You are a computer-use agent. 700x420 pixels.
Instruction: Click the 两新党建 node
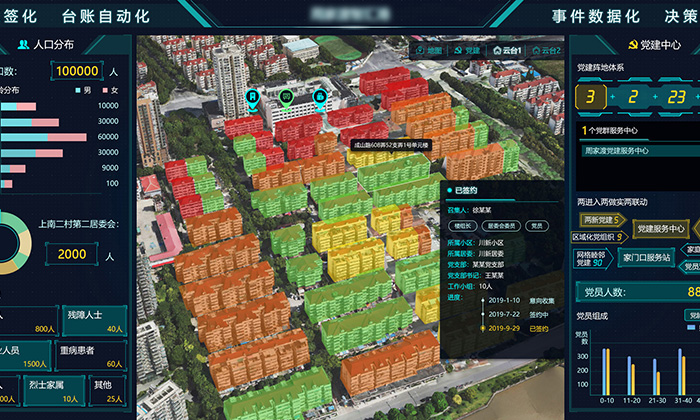600,219
